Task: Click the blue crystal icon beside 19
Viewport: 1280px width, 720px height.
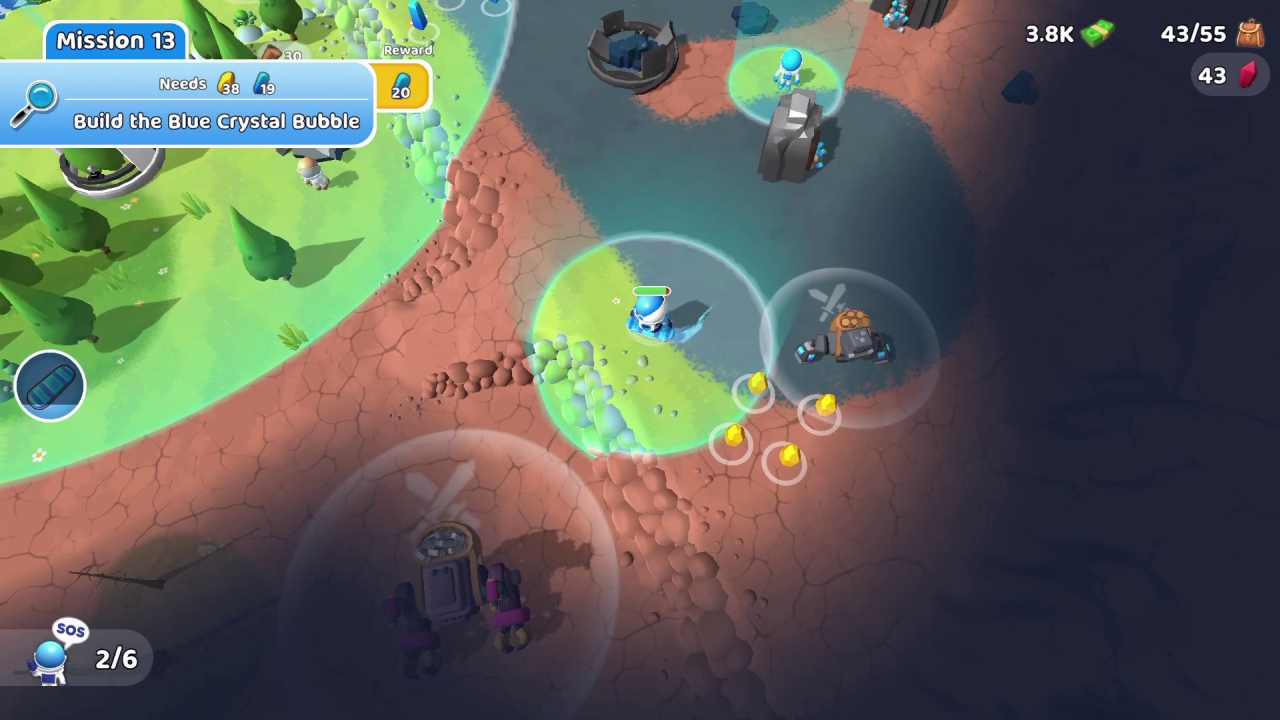Action: click(262, 84)
